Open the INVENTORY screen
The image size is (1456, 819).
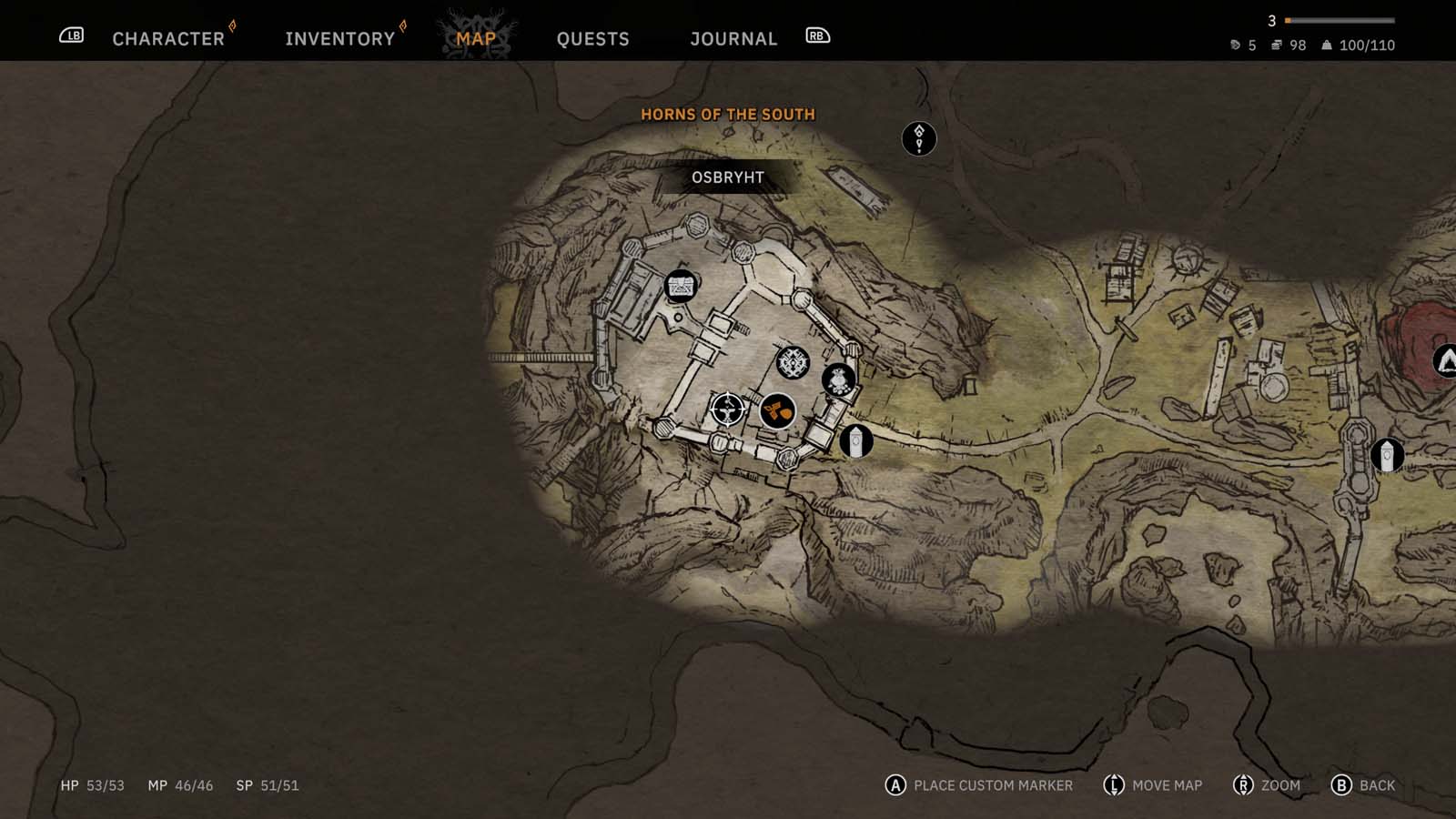tap(339, 38)
